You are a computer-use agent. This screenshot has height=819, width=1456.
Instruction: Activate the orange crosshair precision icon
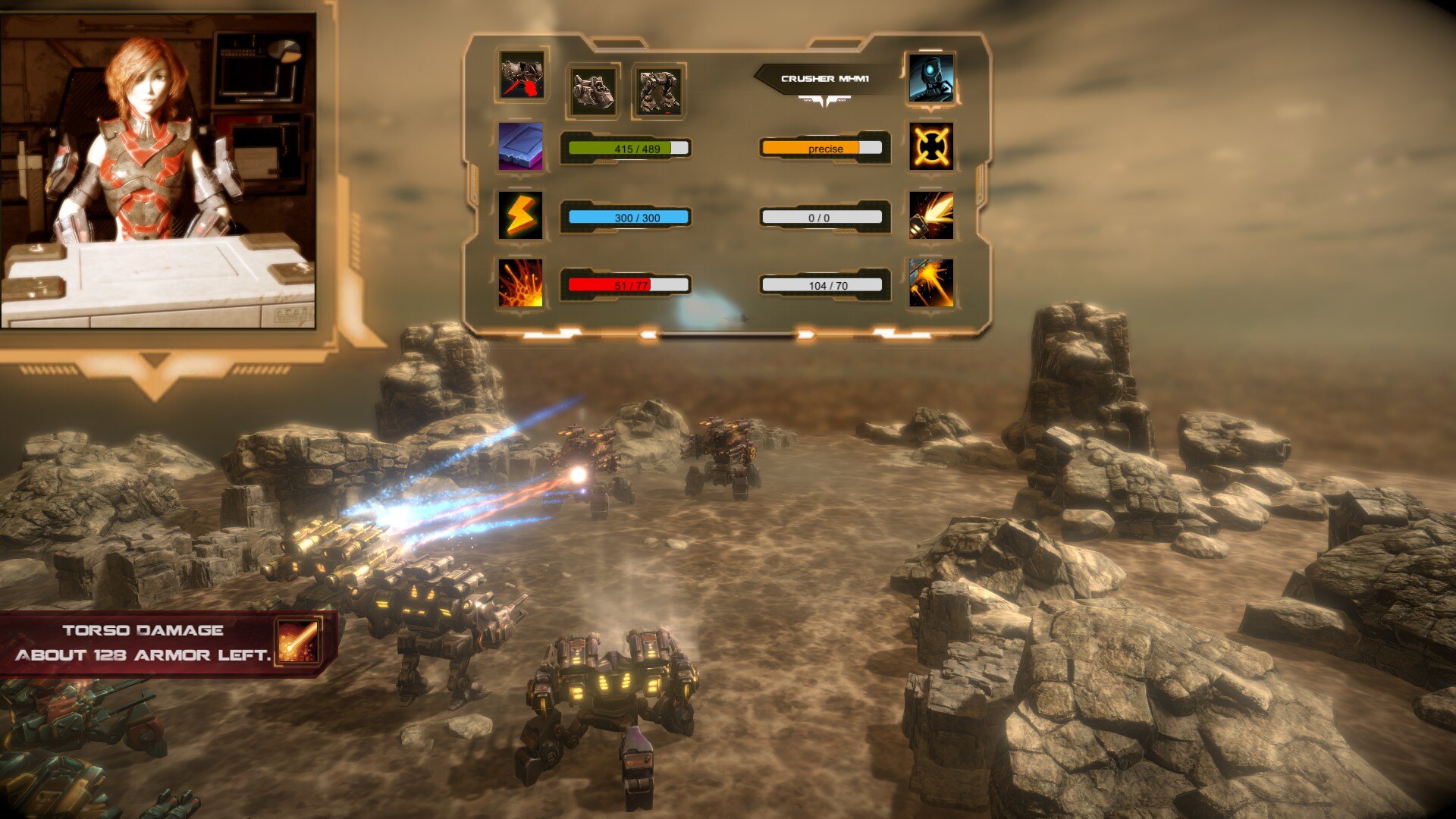click(x=931, y=146)
